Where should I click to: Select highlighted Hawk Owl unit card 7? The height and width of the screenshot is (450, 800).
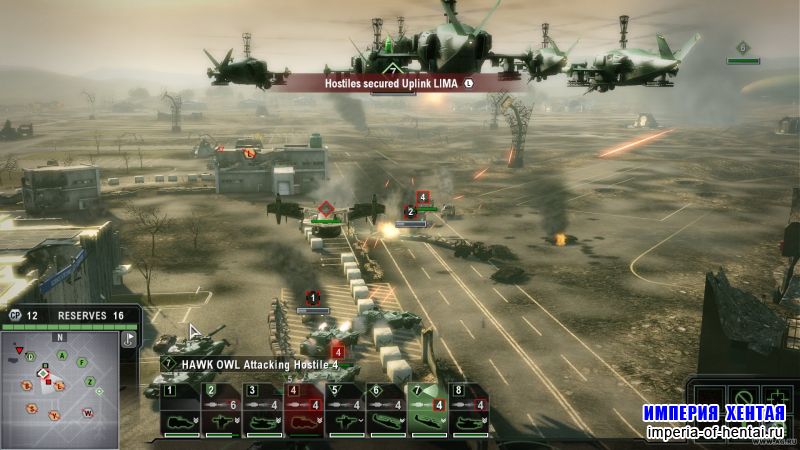click(428, 410)
